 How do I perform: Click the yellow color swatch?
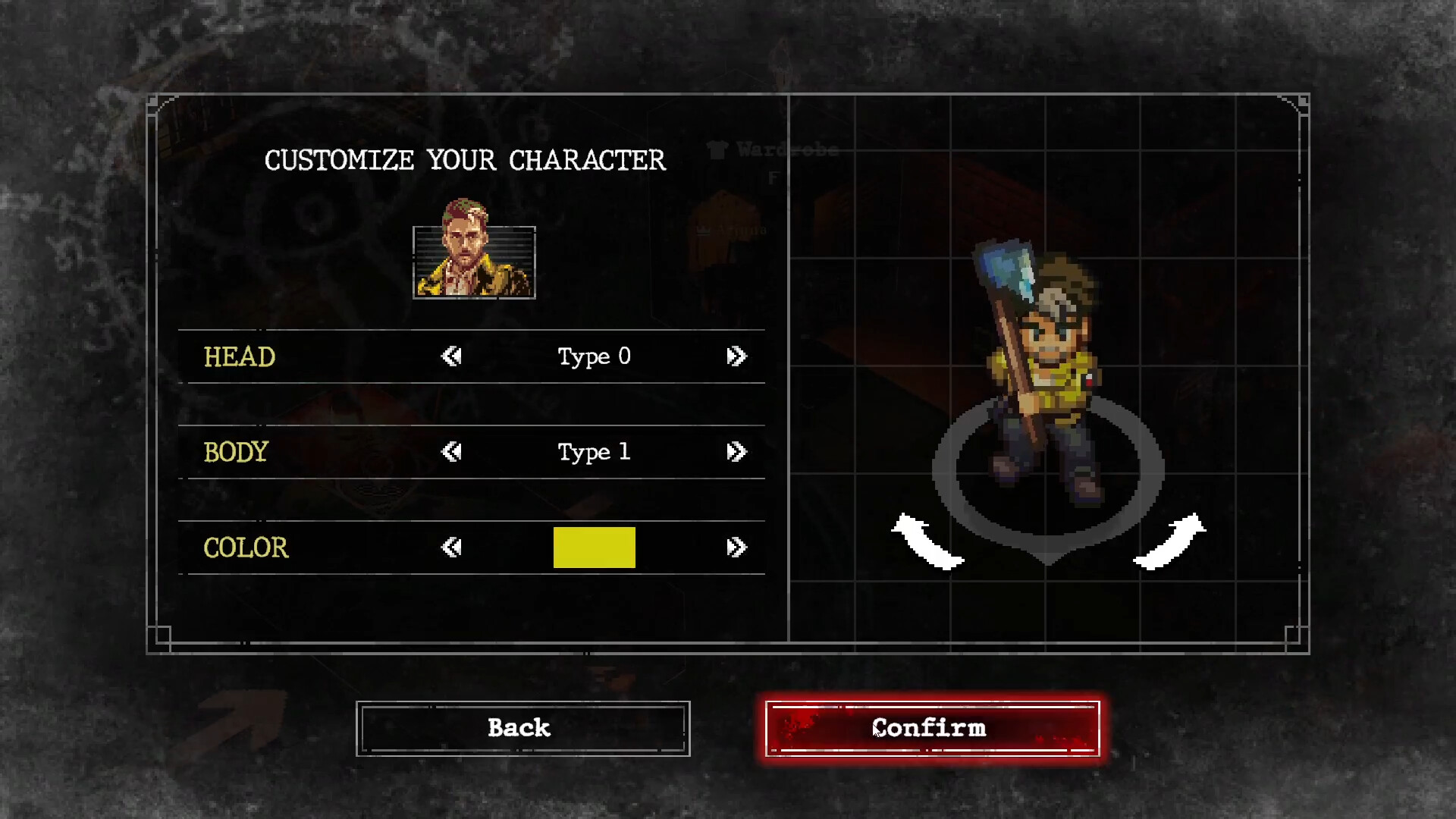click(x=594, y=548)
